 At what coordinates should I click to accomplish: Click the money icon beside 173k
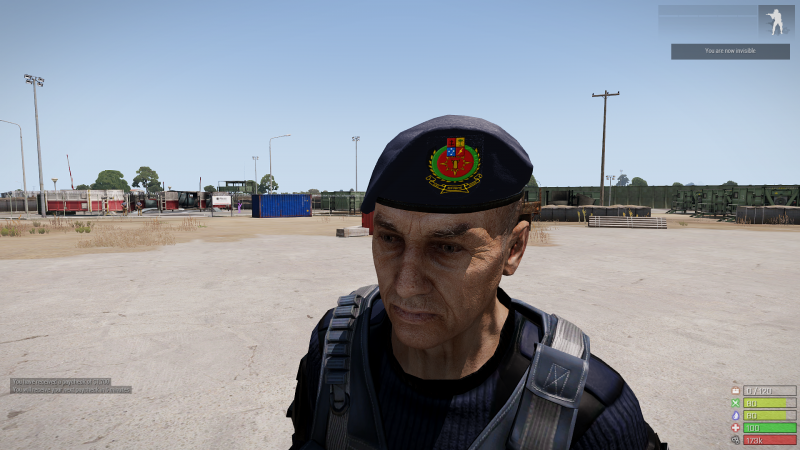736,439
